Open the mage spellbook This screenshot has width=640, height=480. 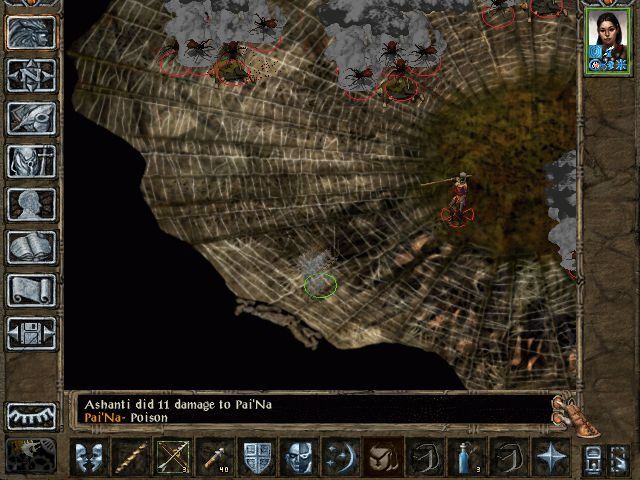coord(31,247)
